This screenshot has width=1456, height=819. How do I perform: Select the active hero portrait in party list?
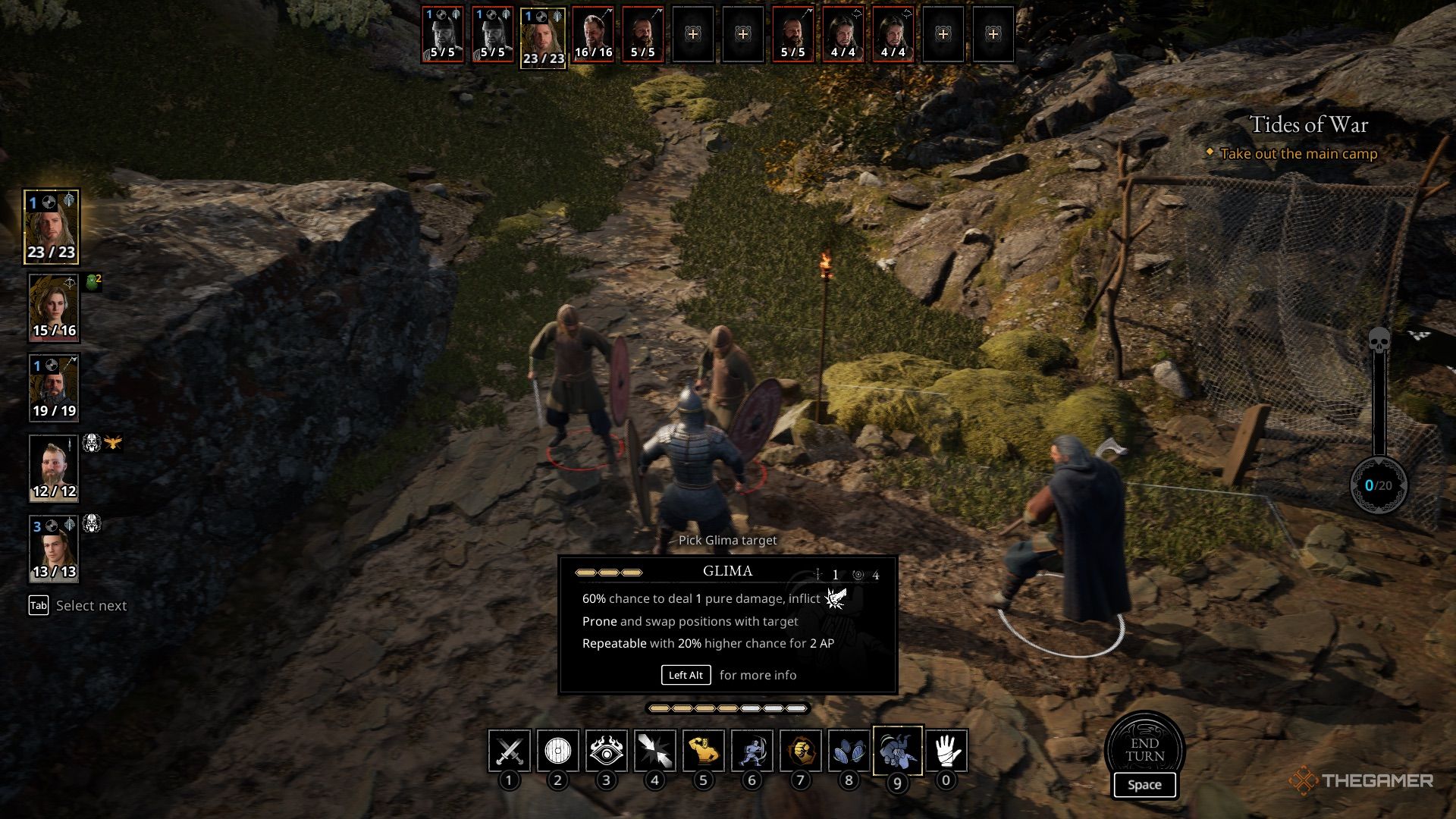(x=52, y=226)
